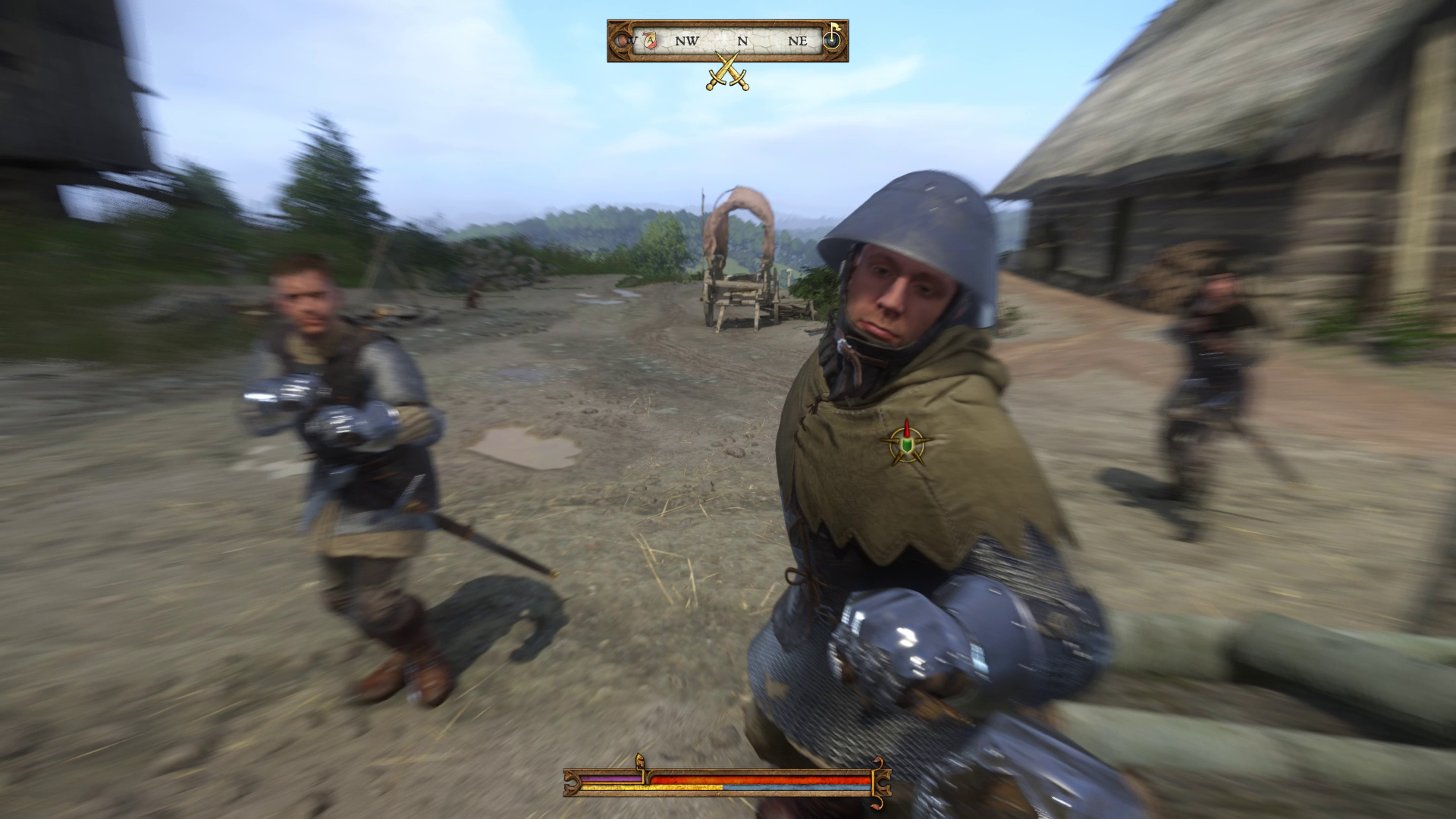Click the NE heading on the compass
Screen dimensions: 1456x819
(798, 41)
